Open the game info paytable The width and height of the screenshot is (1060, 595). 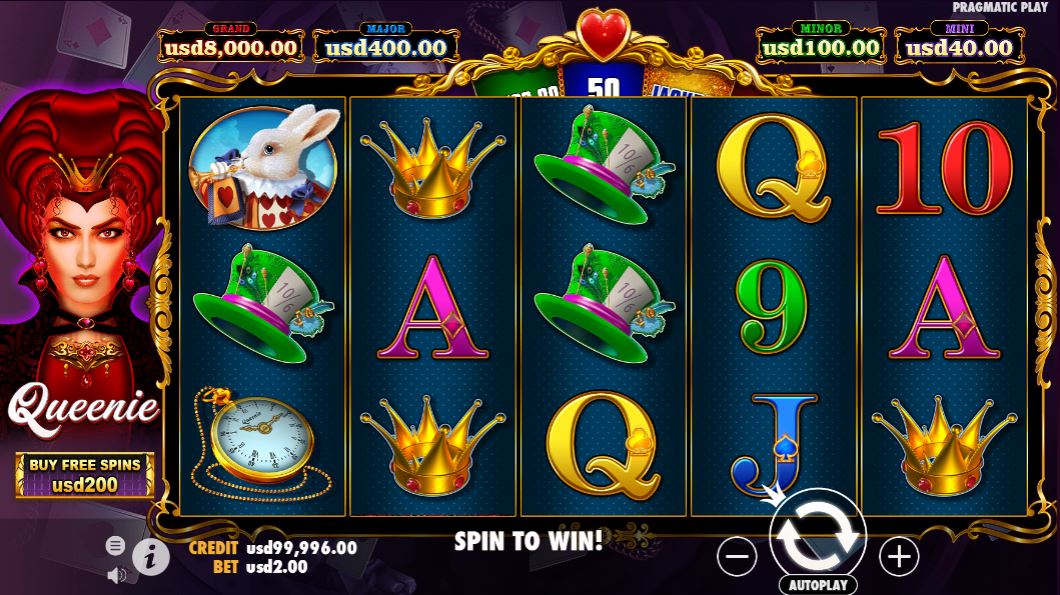pyautogui.click(x=150, y=558)
